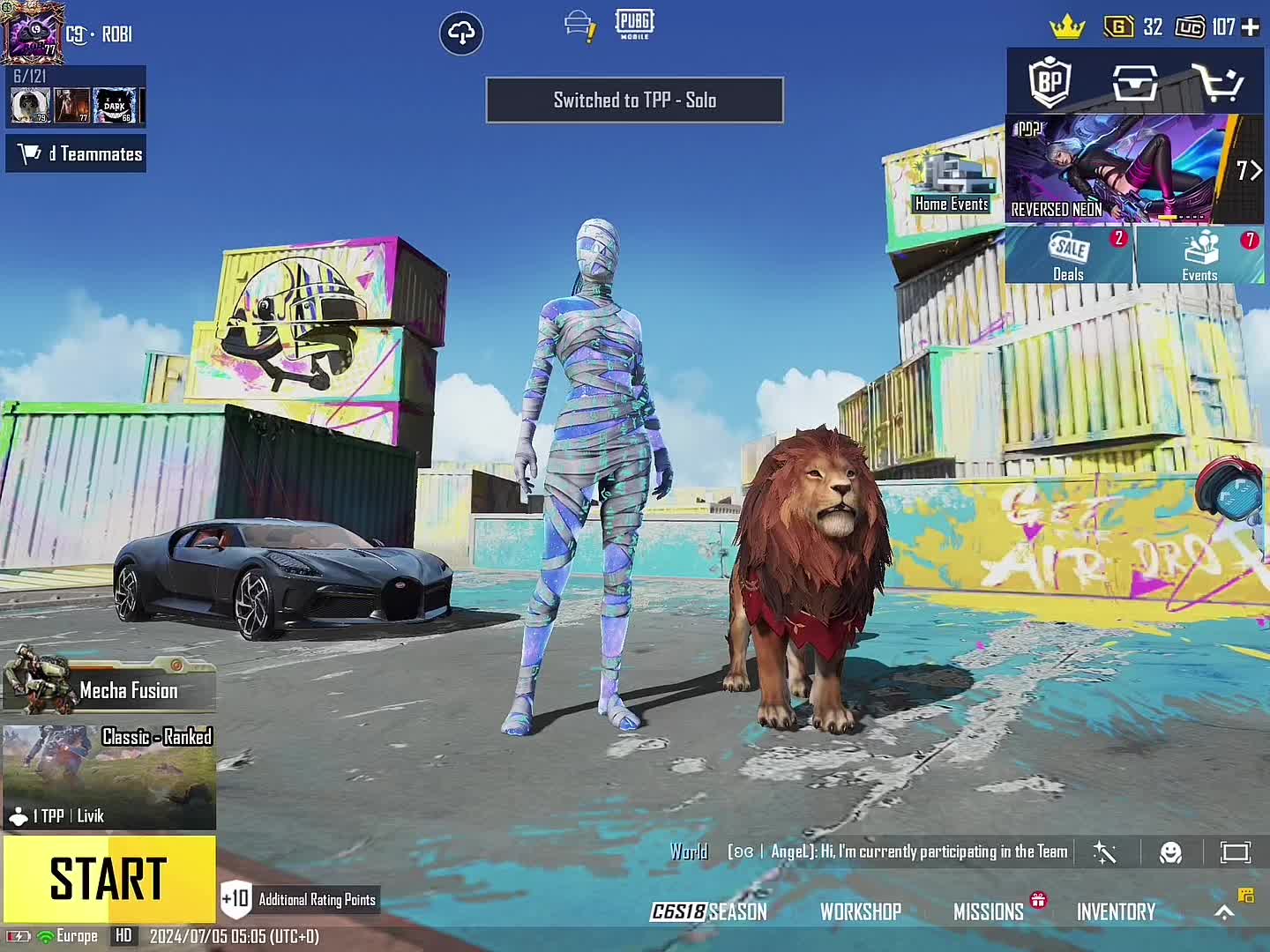
Task: Open the player profile avatar
Action: point(33,33)
